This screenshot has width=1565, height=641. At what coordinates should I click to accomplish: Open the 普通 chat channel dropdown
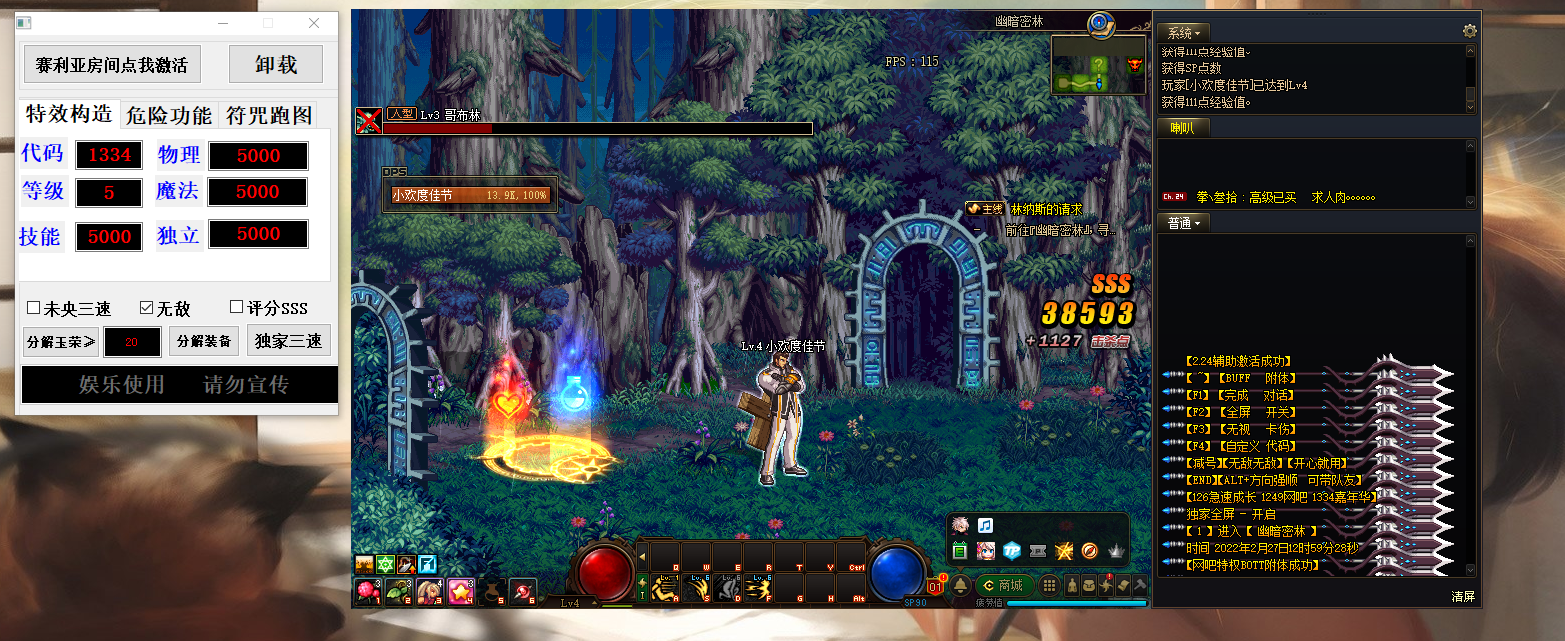tap(1185, 223)
